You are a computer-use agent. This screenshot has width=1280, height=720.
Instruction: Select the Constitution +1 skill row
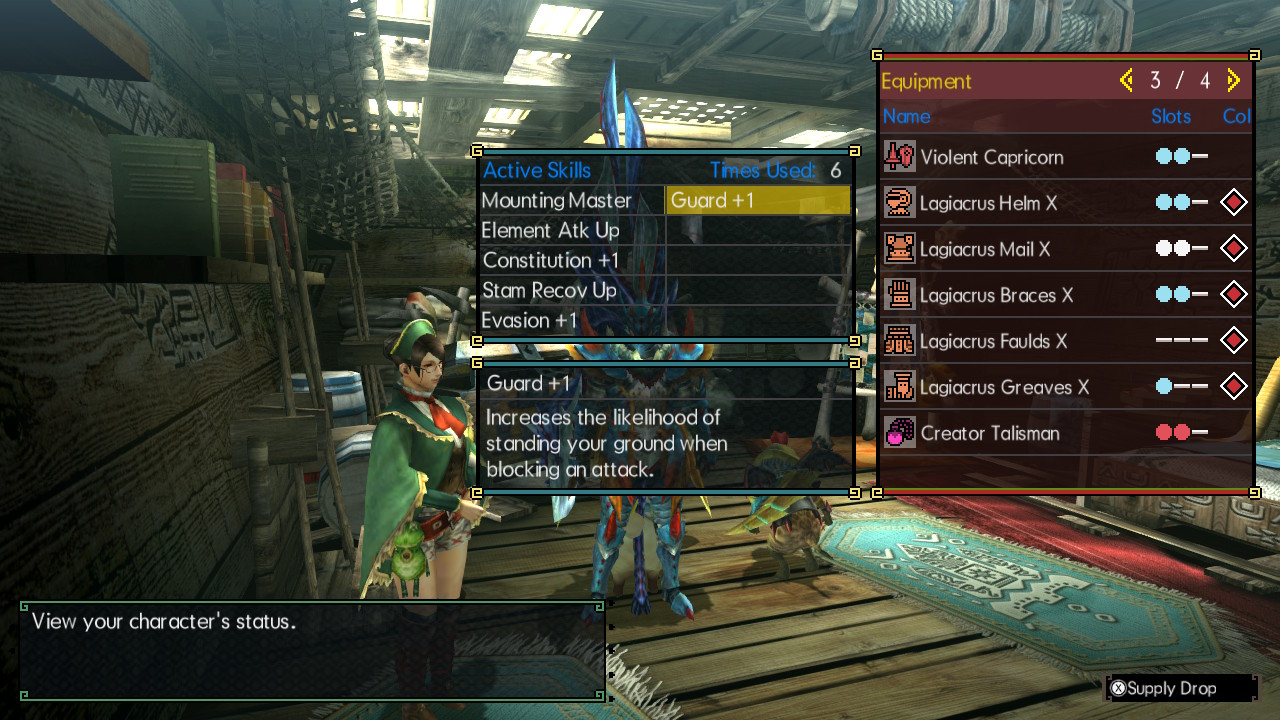[551, 261]
